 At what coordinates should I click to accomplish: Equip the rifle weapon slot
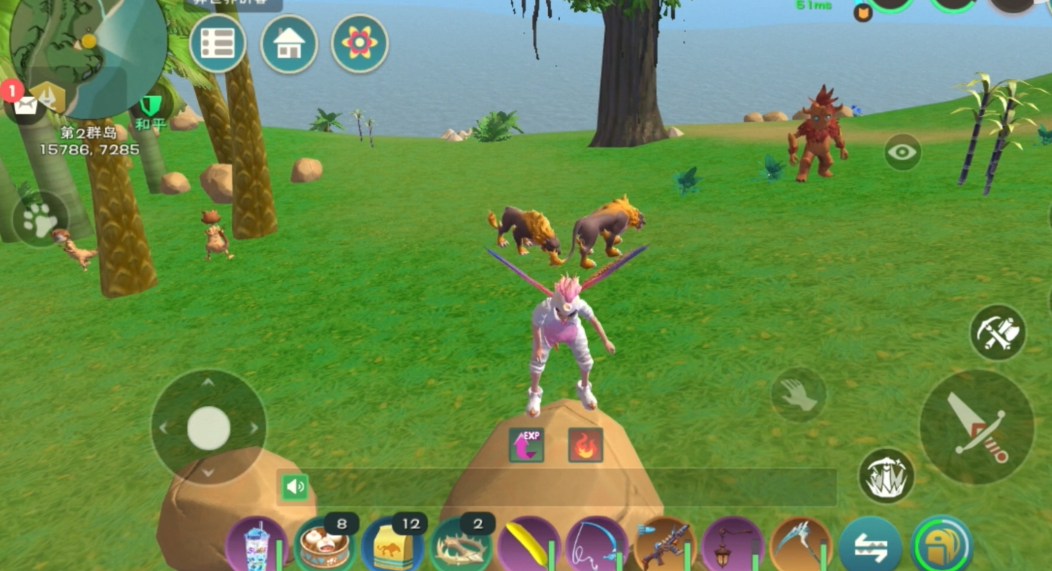tap(664, 546)
